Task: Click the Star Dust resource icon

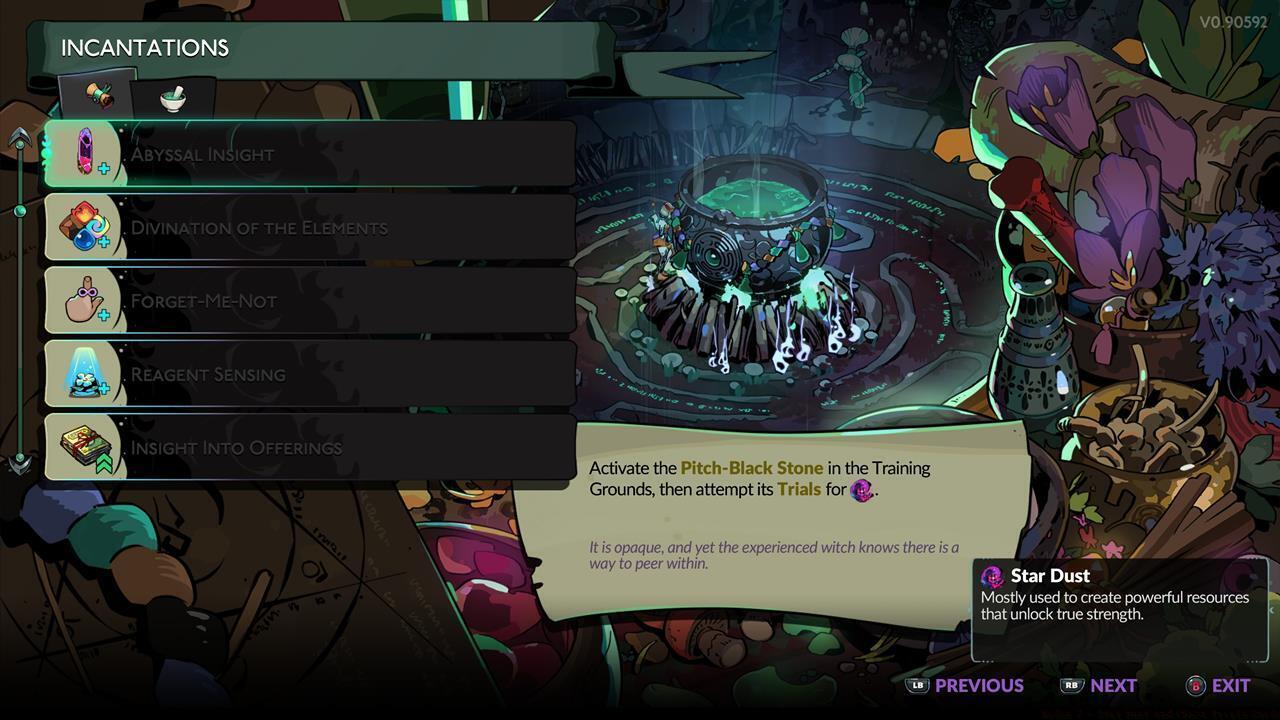Action: [993, 576]
